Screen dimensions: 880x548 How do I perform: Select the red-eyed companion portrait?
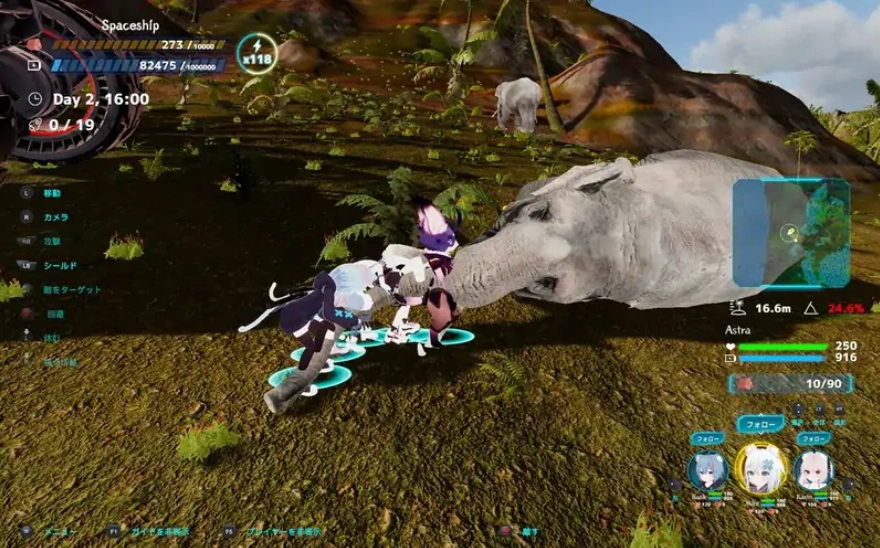813,469
